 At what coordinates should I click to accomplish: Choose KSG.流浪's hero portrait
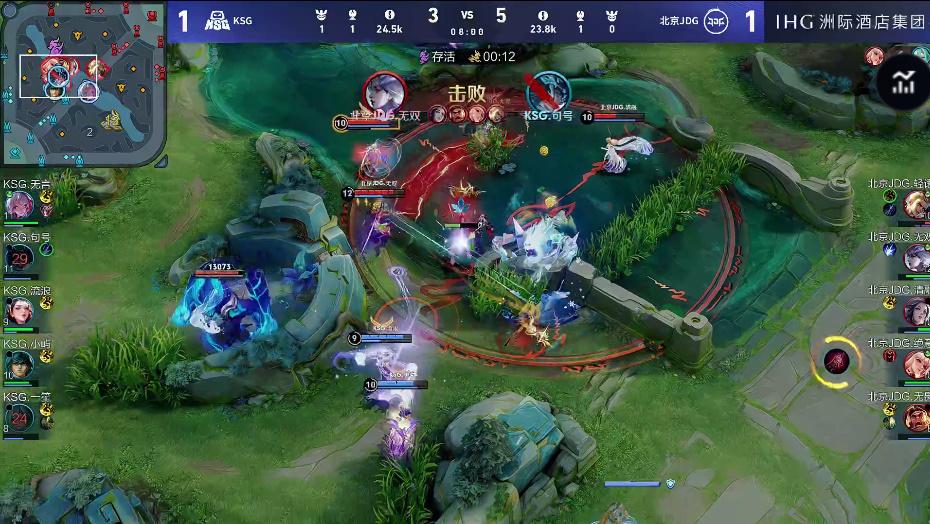19,312
